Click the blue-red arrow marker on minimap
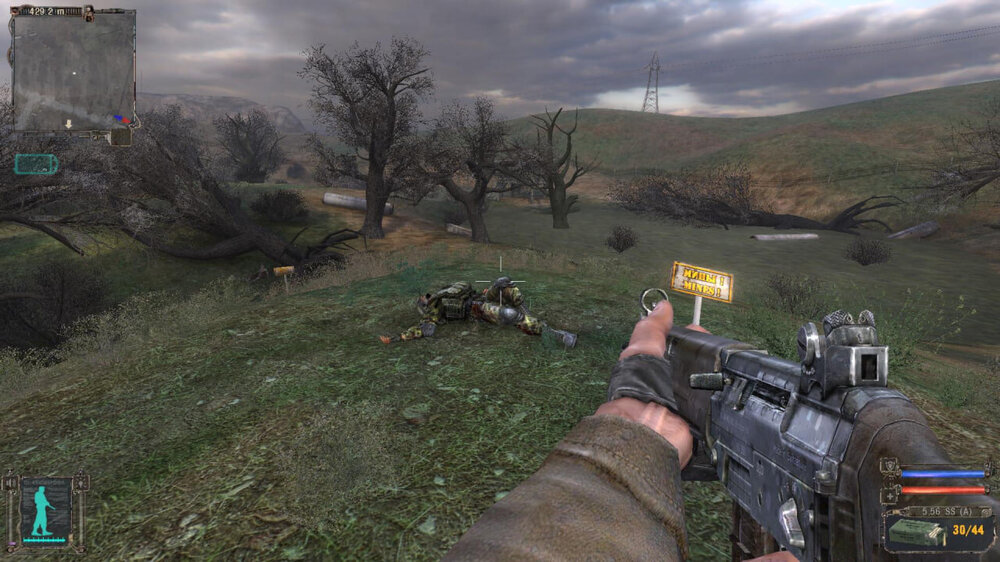This screenshot has height=562, width=1000. tap(122, 119)
